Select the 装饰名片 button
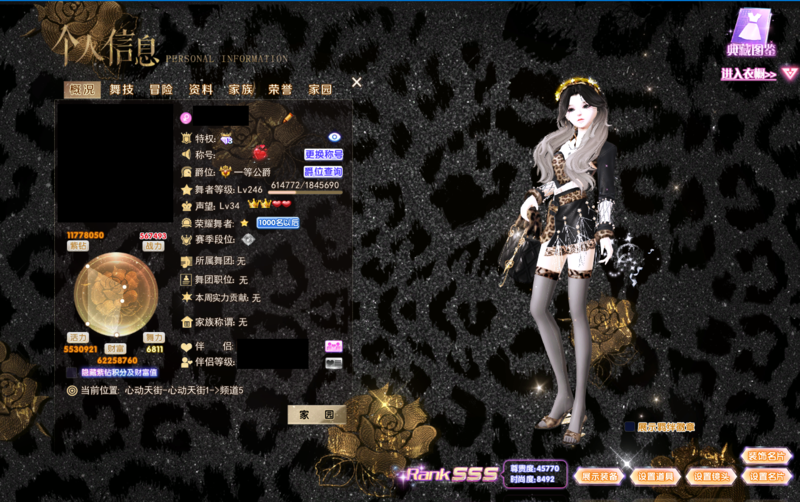Viewport: 800px width, 502px height. point(765,456)
